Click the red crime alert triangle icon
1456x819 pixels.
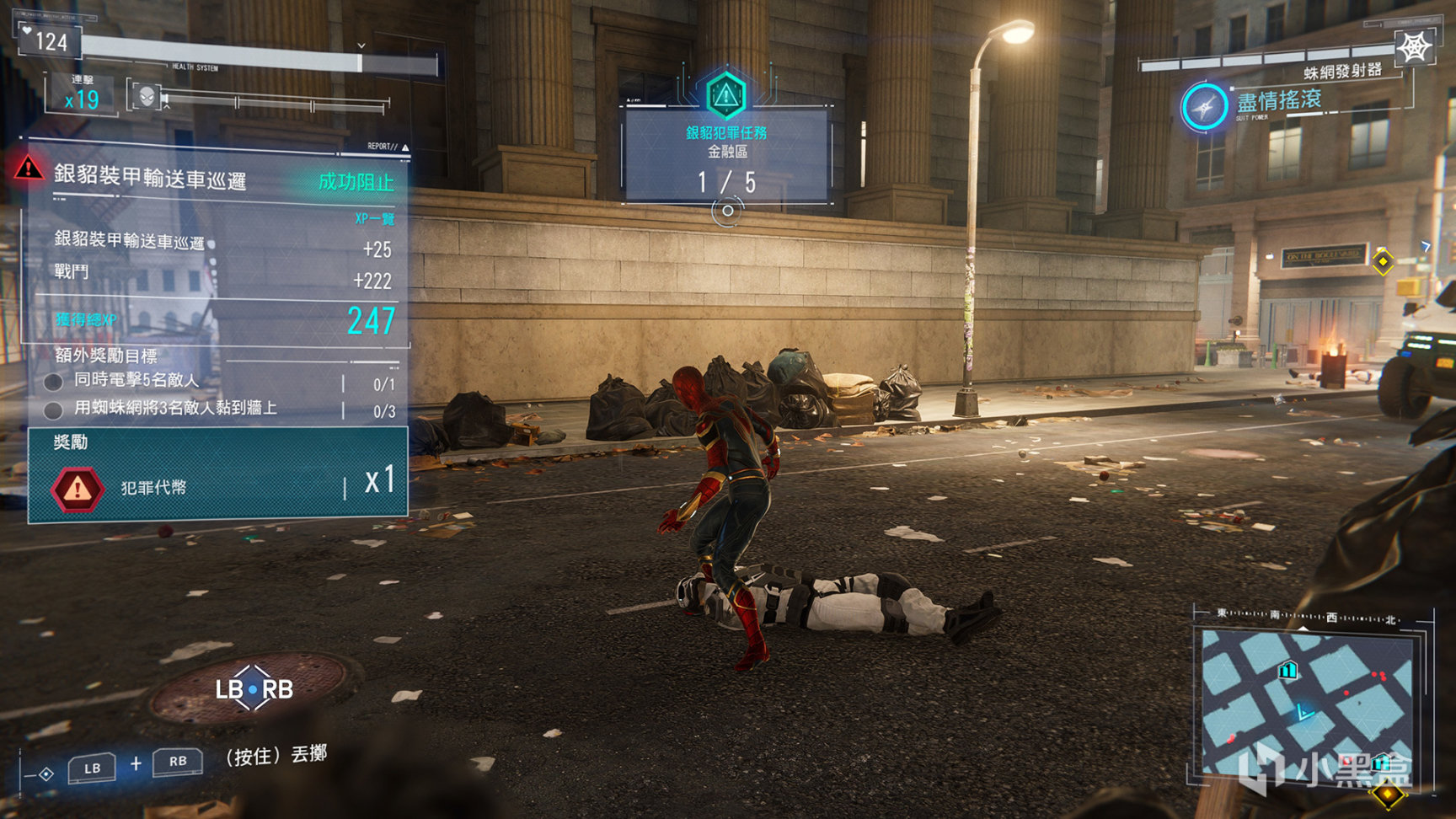tap(29, 169)
